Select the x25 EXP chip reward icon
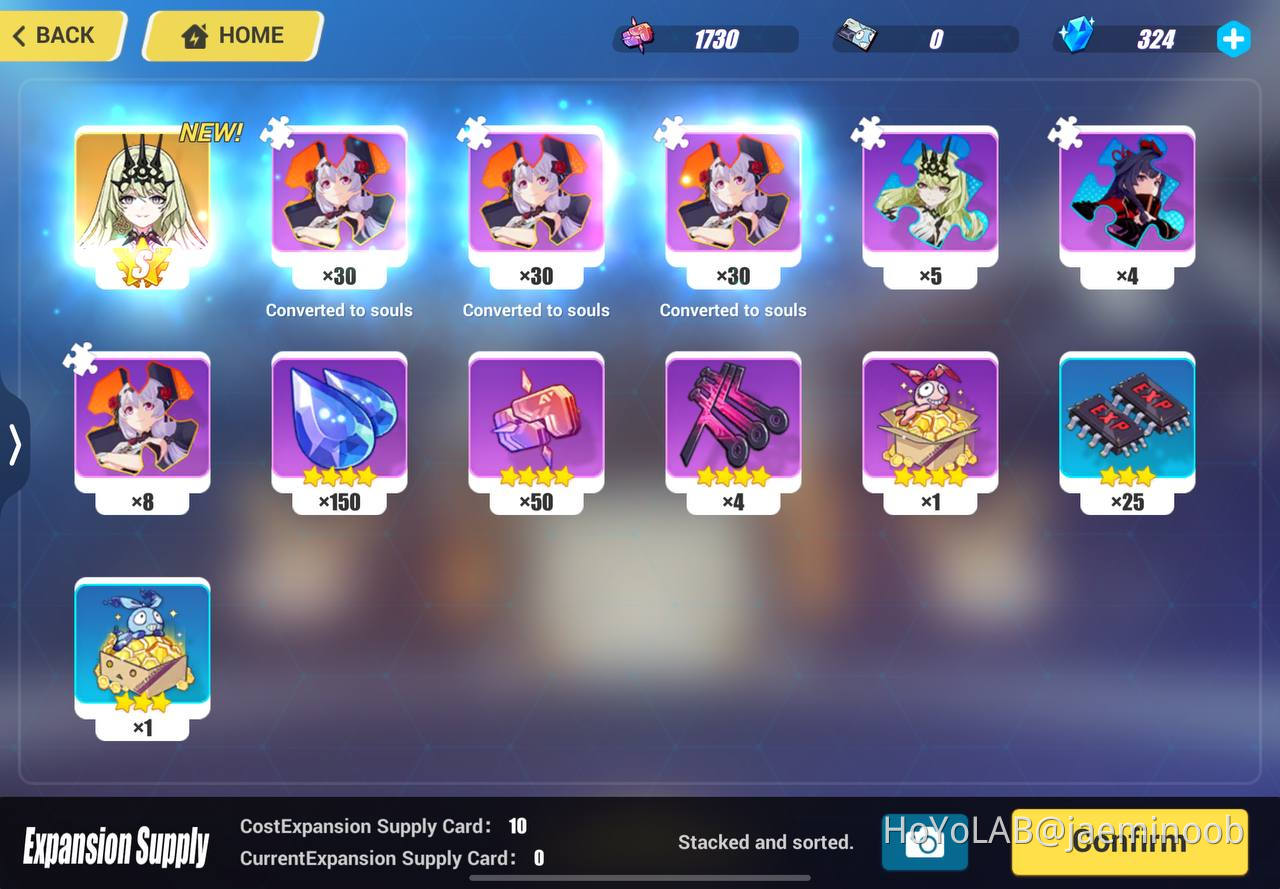This screenshot has height=889, width=1280. point(1126,425)
